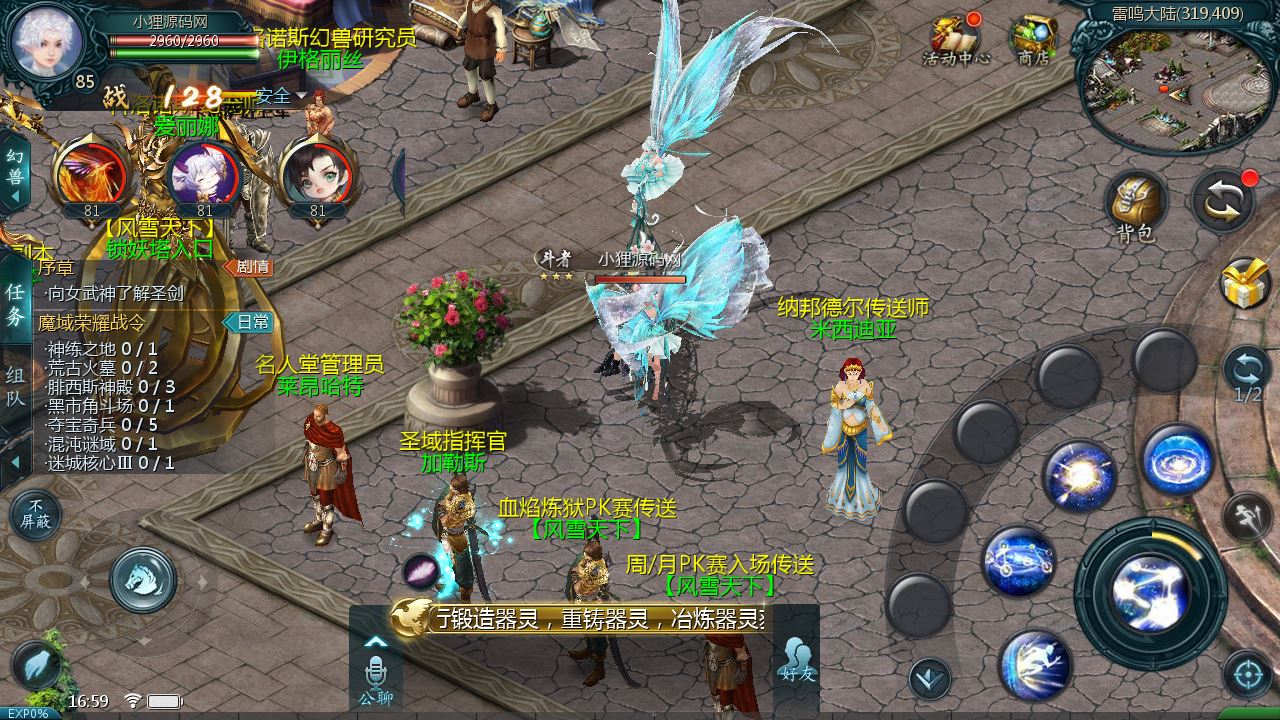Toggle the target lock crosshair button
Screen dimensions: 1280x720
1247,676
